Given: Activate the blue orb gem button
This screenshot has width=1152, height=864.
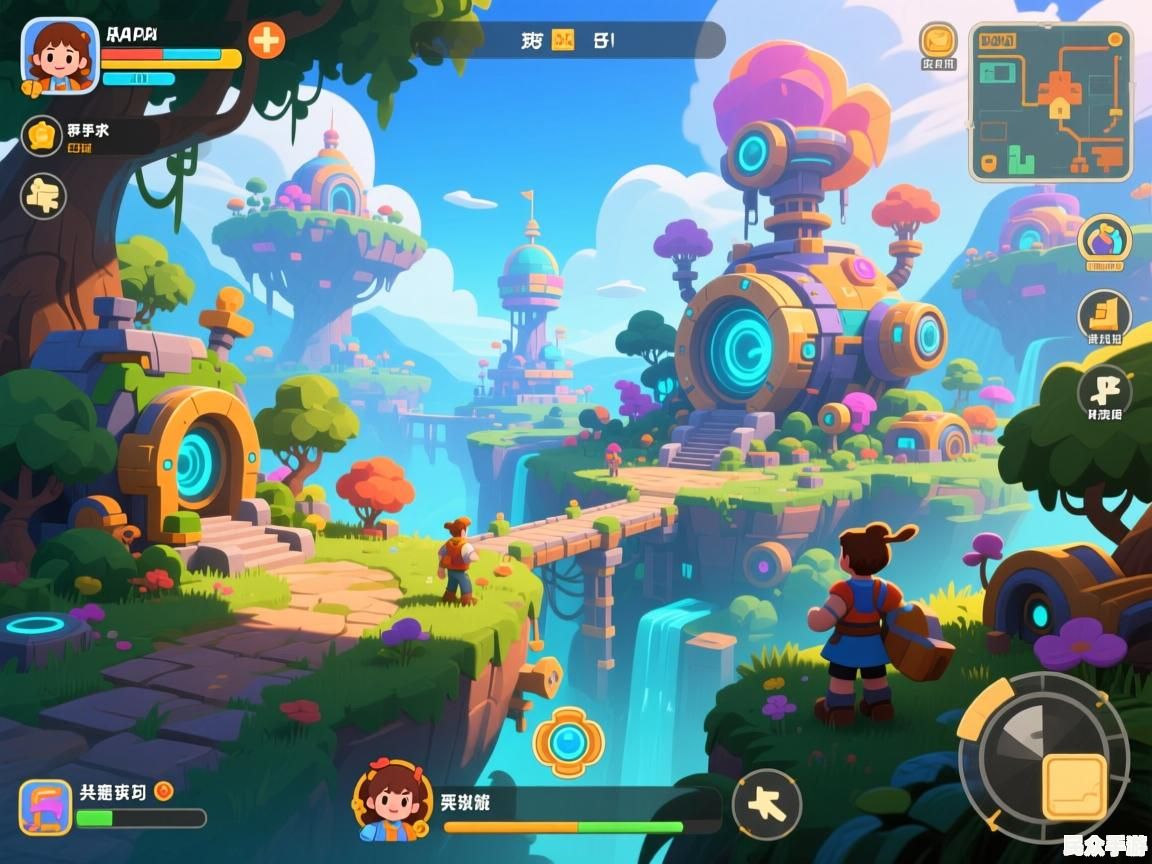Looking at the screenshot, I should (568, 742).
